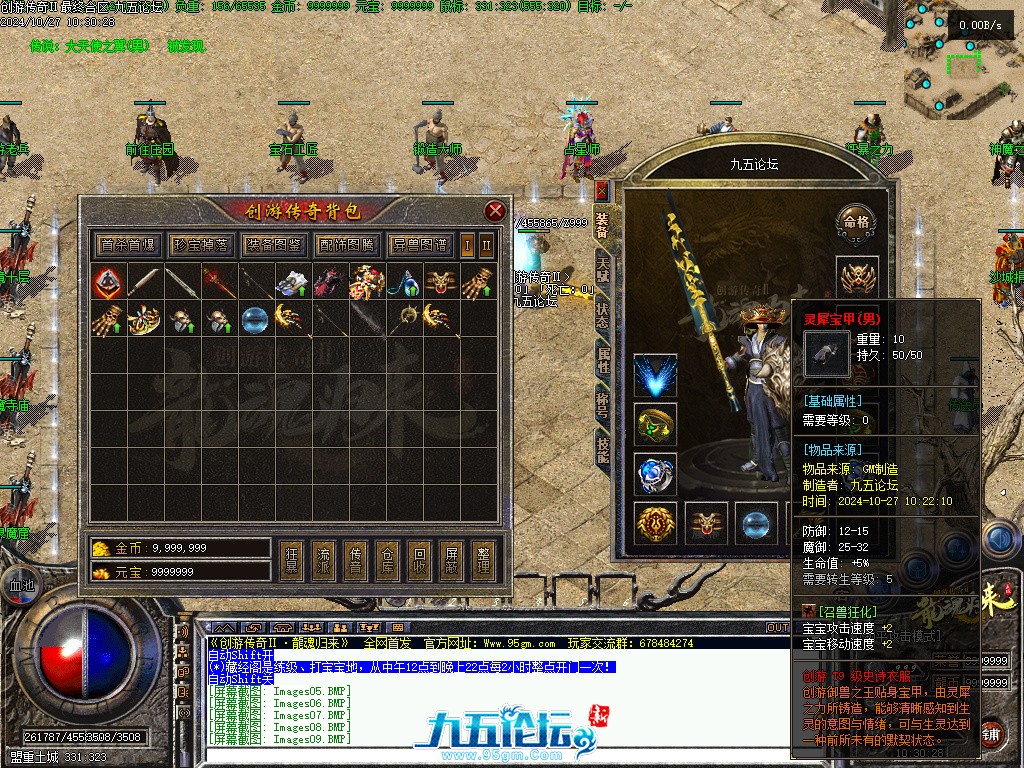This screenshot has width=1024, height=768.
Task: Click the 回收 recycle button
Action: (x=420, y=560)
